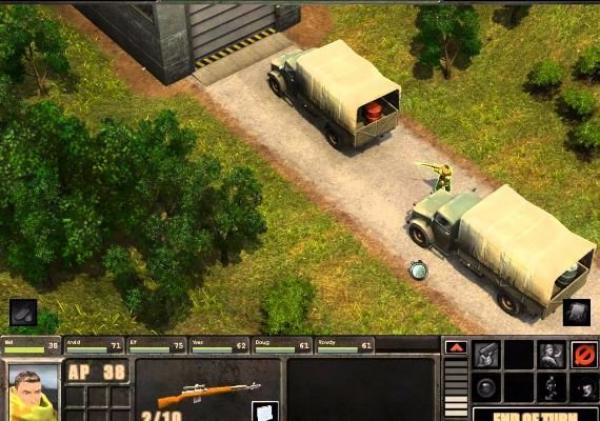Choose the squad member with 62 health

click(220, 346)
